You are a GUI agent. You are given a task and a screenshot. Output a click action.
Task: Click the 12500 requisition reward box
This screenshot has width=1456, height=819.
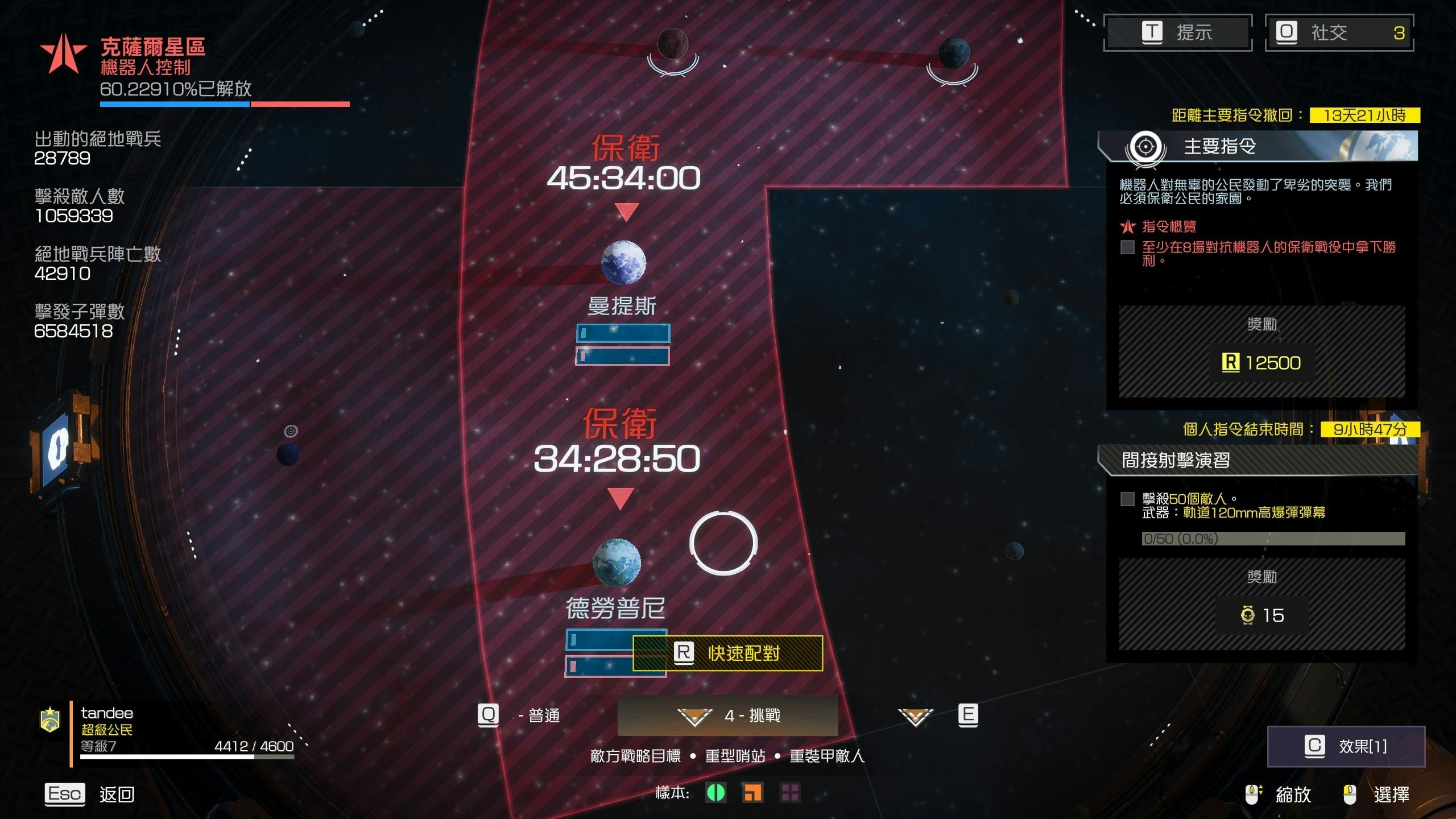click(x=1261, y=362)
